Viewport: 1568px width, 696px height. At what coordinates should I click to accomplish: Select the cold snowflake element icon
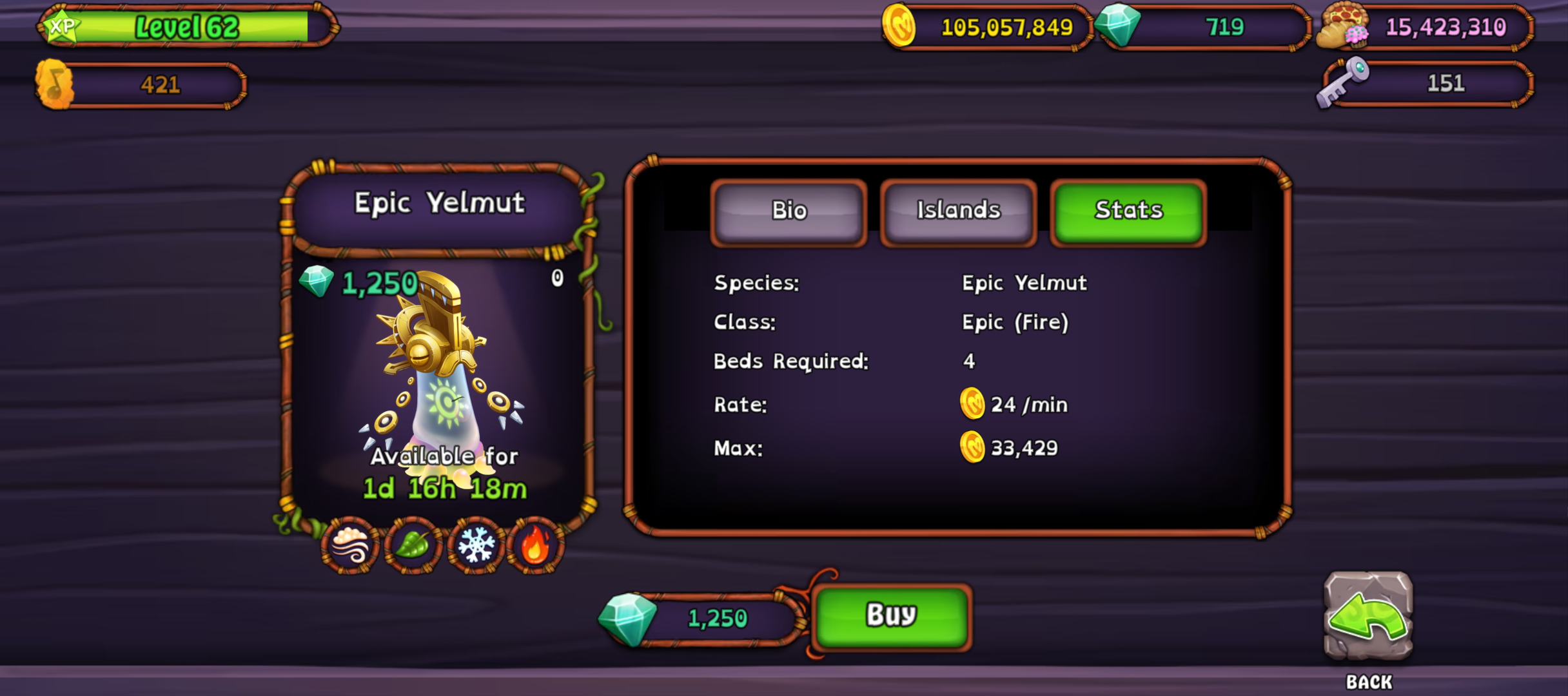(476, 546)
